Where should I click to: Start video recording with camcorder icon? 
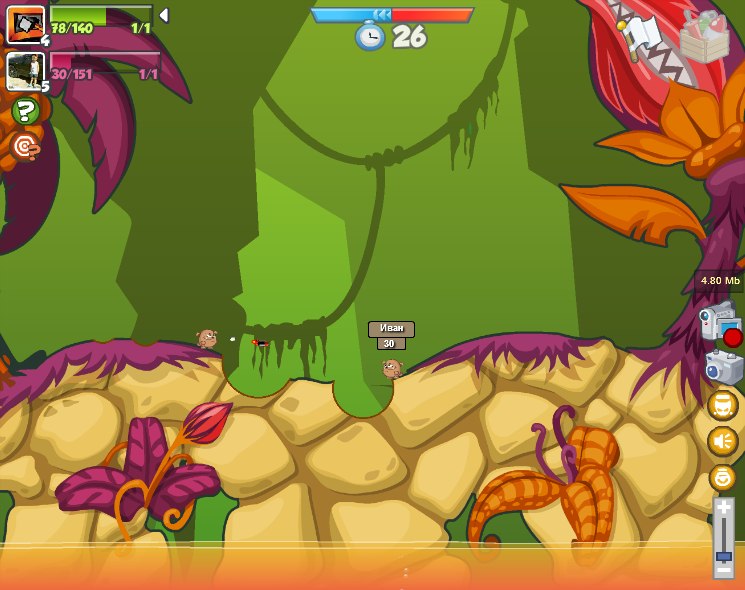719,323
